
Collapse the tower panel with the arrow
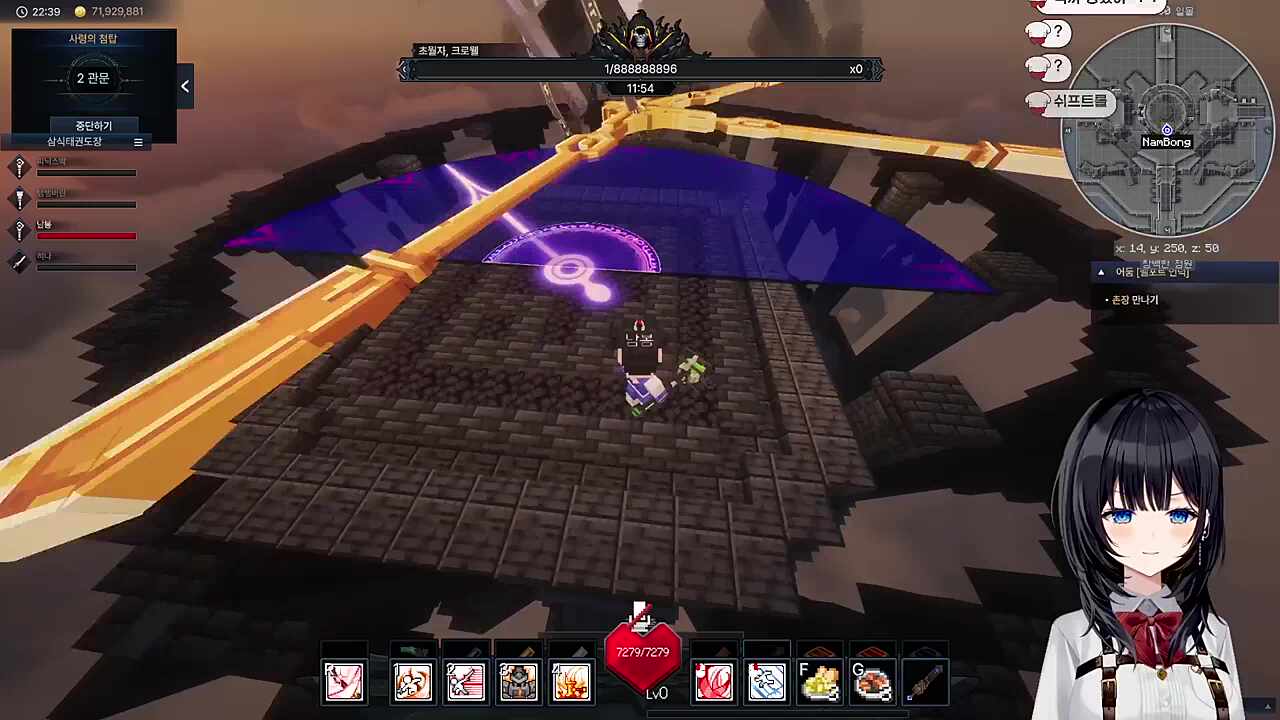point(185,87)
